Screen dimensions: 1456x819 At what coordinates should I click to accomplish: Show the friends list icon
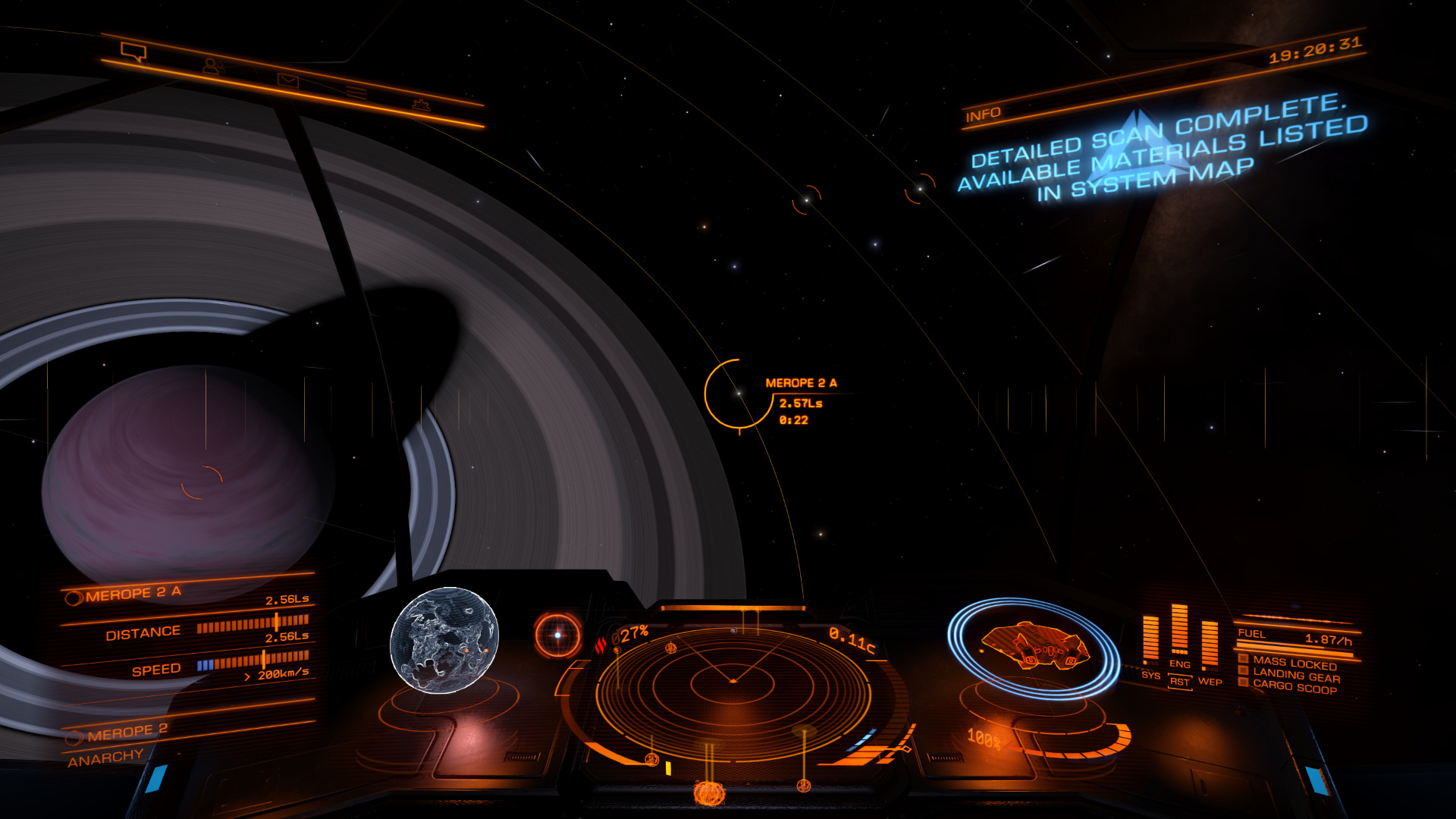(212, 67)
